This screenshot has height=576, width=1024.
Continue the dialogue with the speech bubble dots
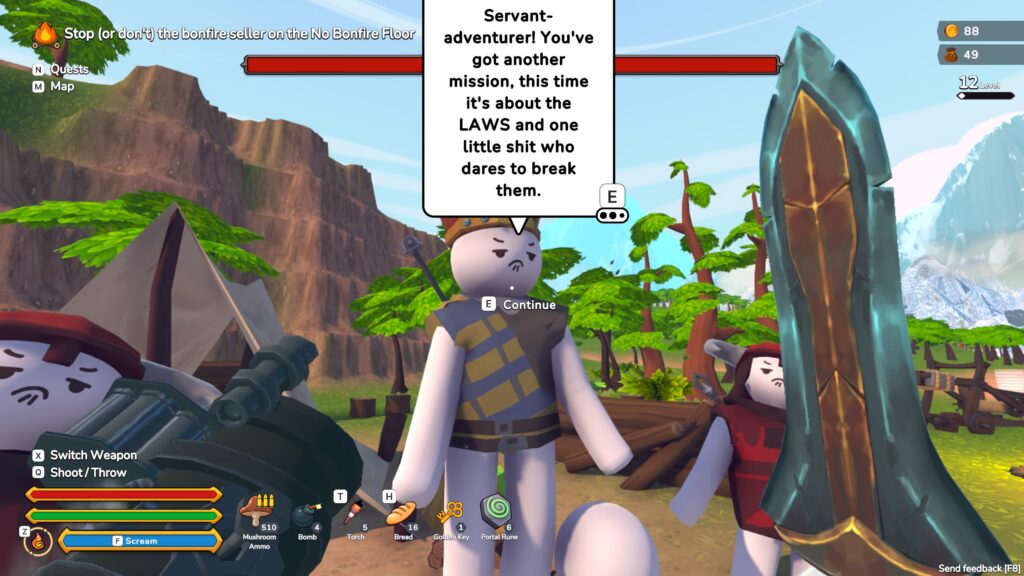click(x=611, y=215)
